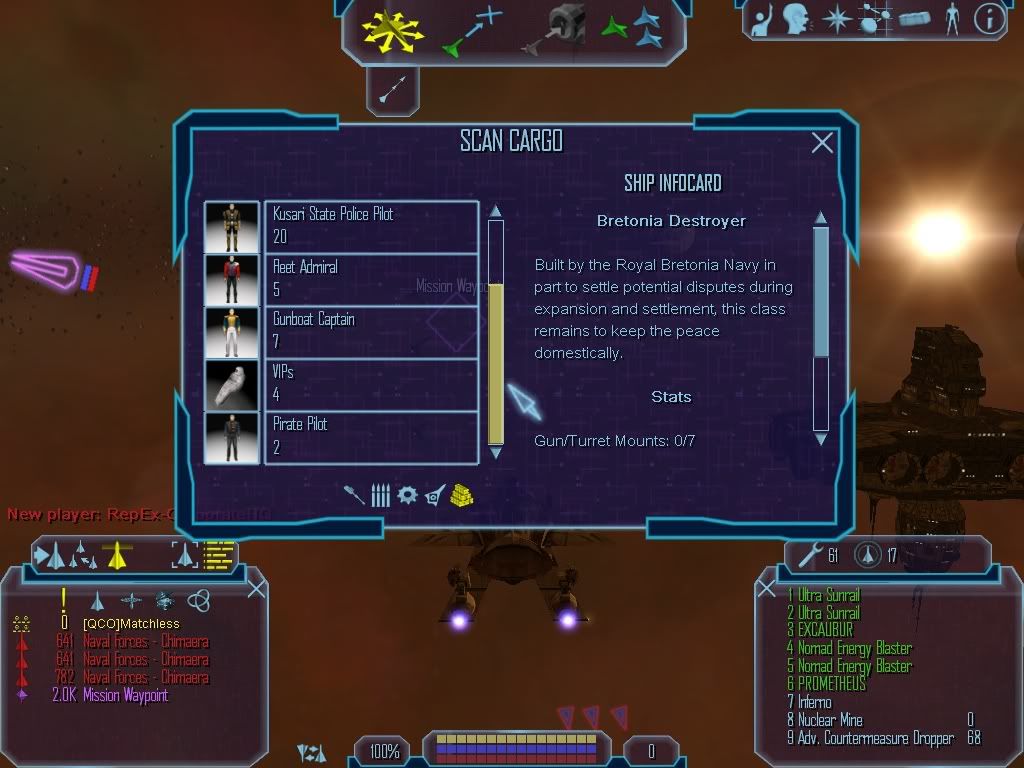
Task: Activate the Dock maneuver icon
Action: [x=555, y=30]
